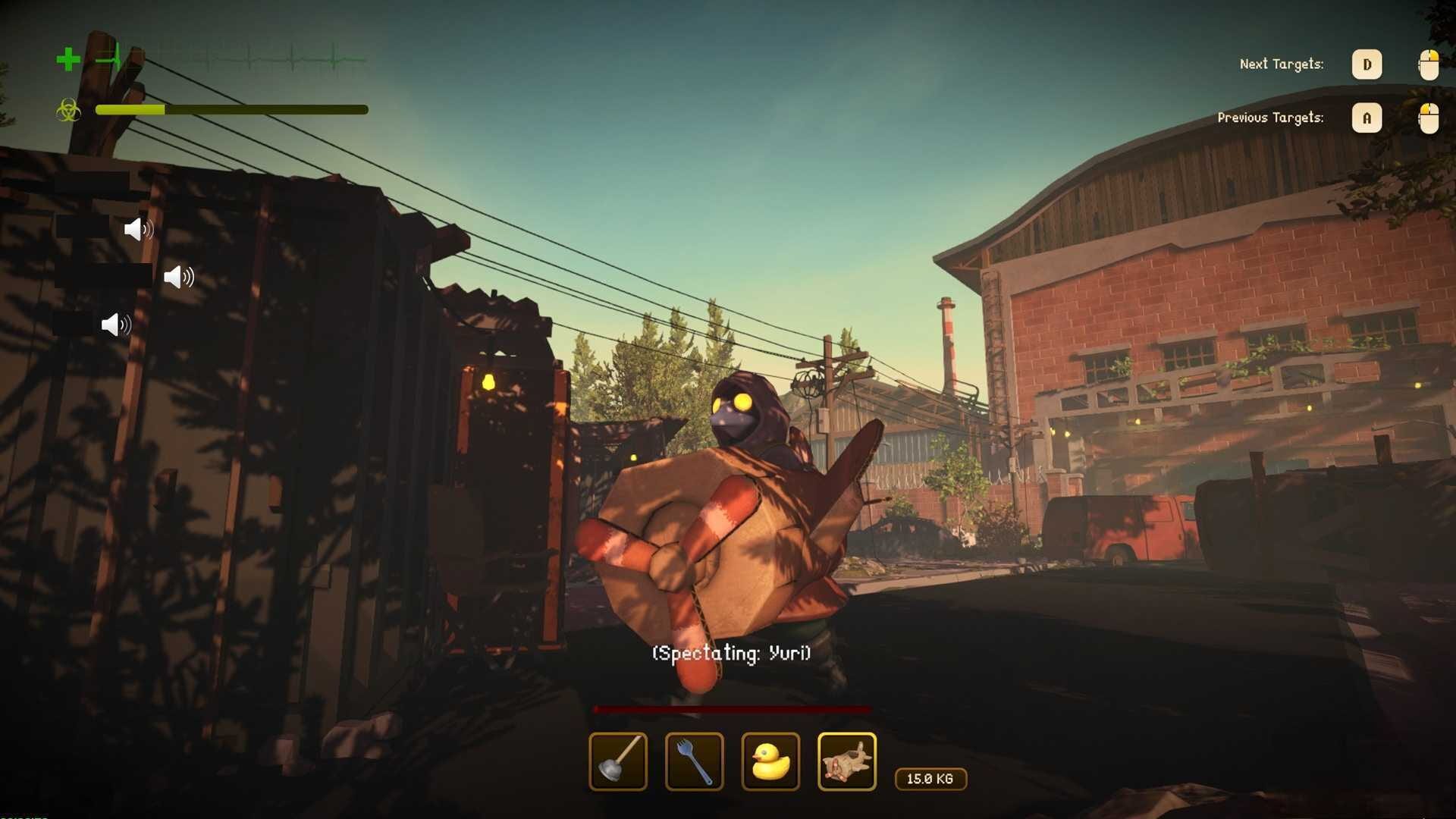Select the rubber duck item slot
Viewport: 1456px width, 819px height.
770,761
